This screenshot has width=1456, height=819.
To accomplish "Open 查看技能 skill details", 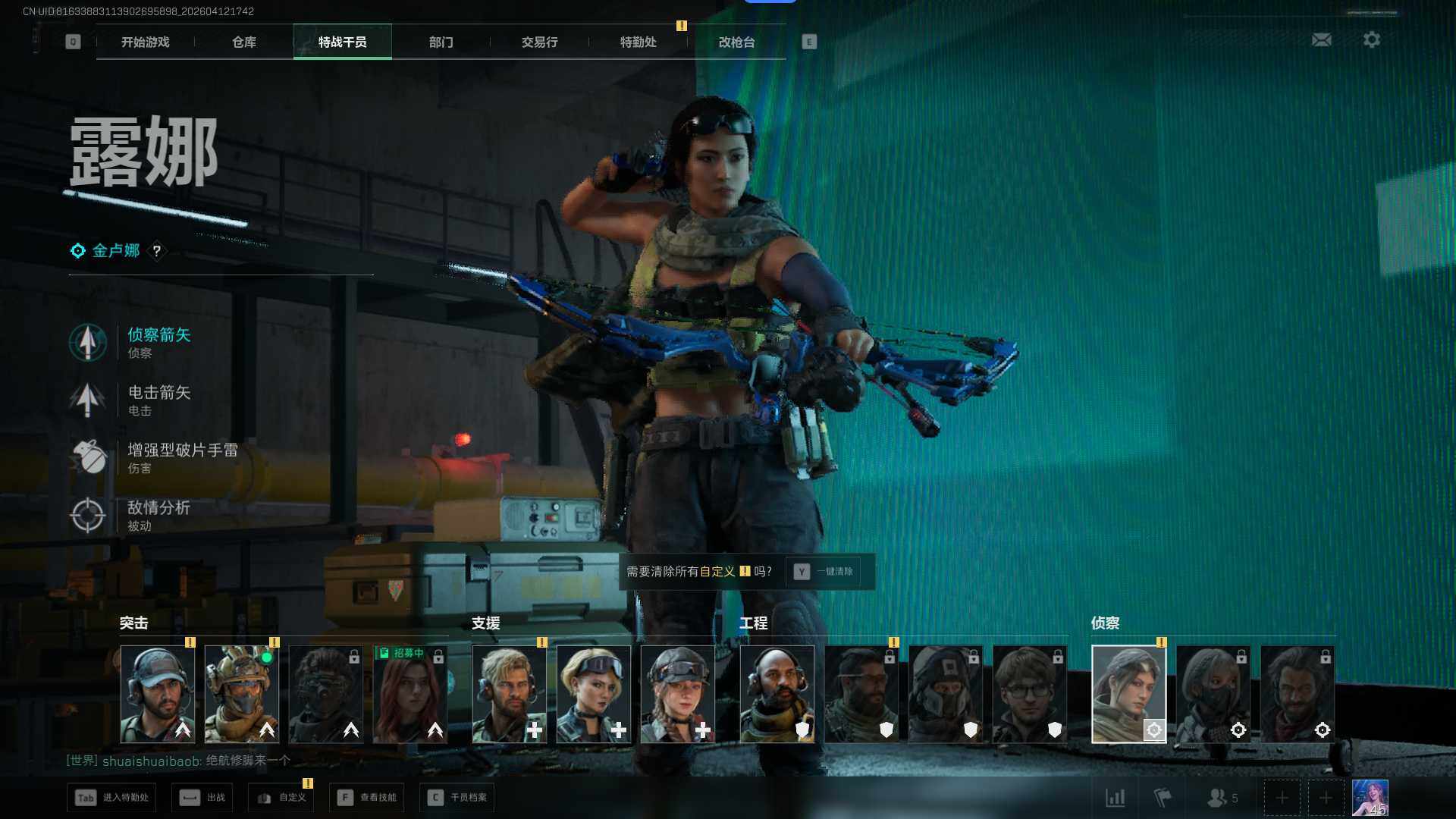I will 367,797.
